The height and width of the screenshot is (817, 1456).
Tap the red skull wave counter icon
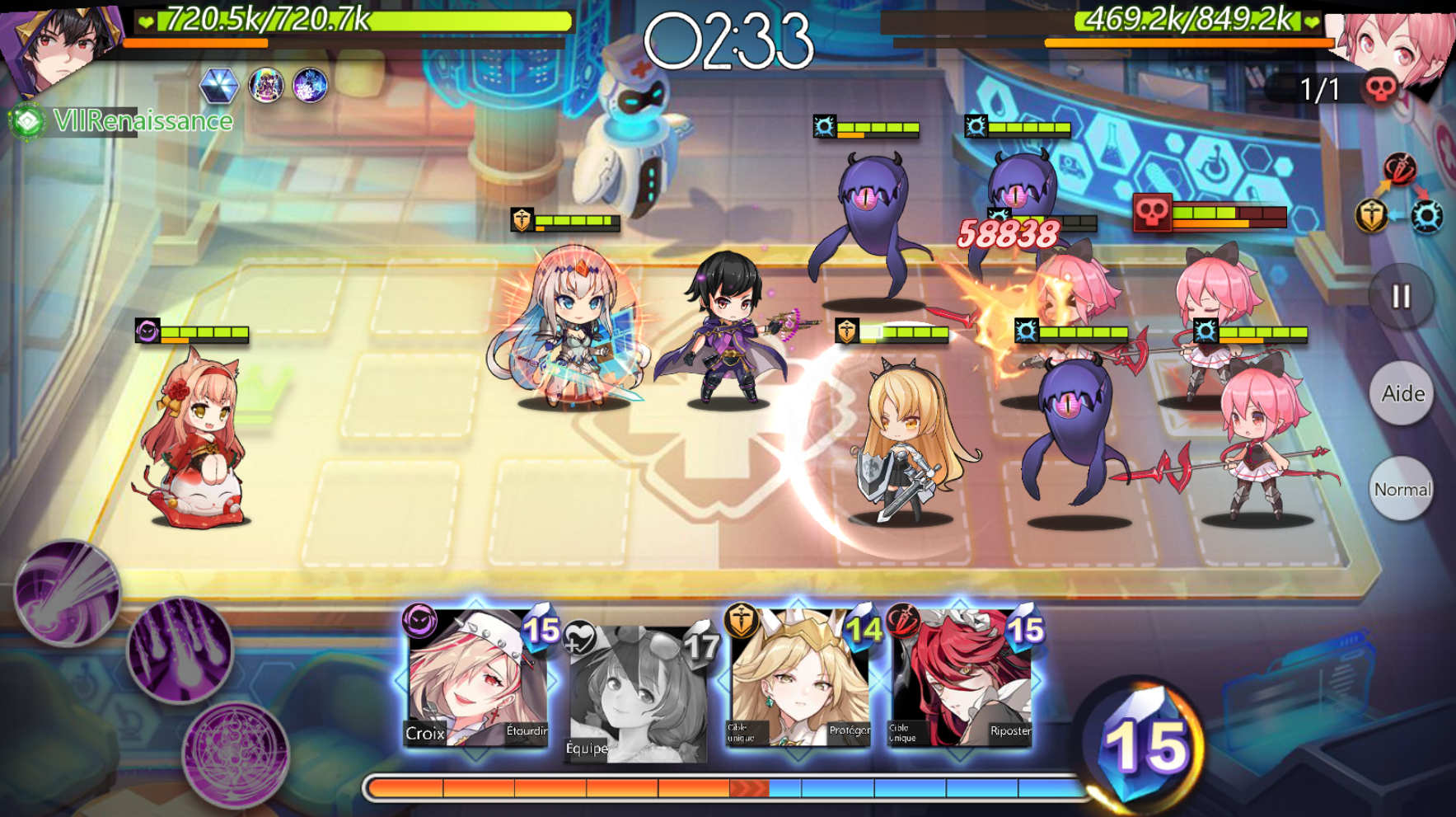coord(1379,88)
